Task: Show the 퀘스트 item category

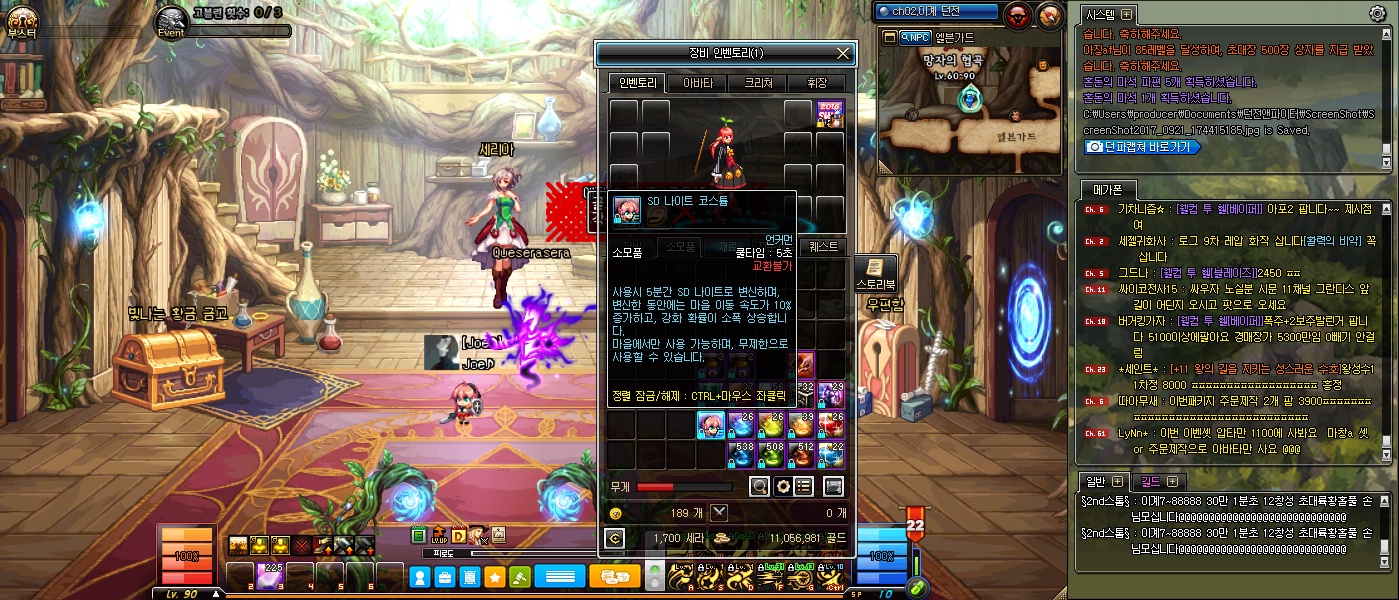Action: click(x=824, y=247)
